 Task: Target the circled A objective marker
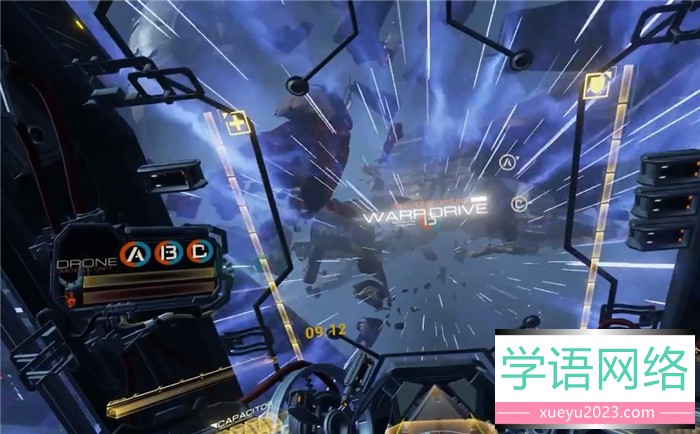pos(507,163)
